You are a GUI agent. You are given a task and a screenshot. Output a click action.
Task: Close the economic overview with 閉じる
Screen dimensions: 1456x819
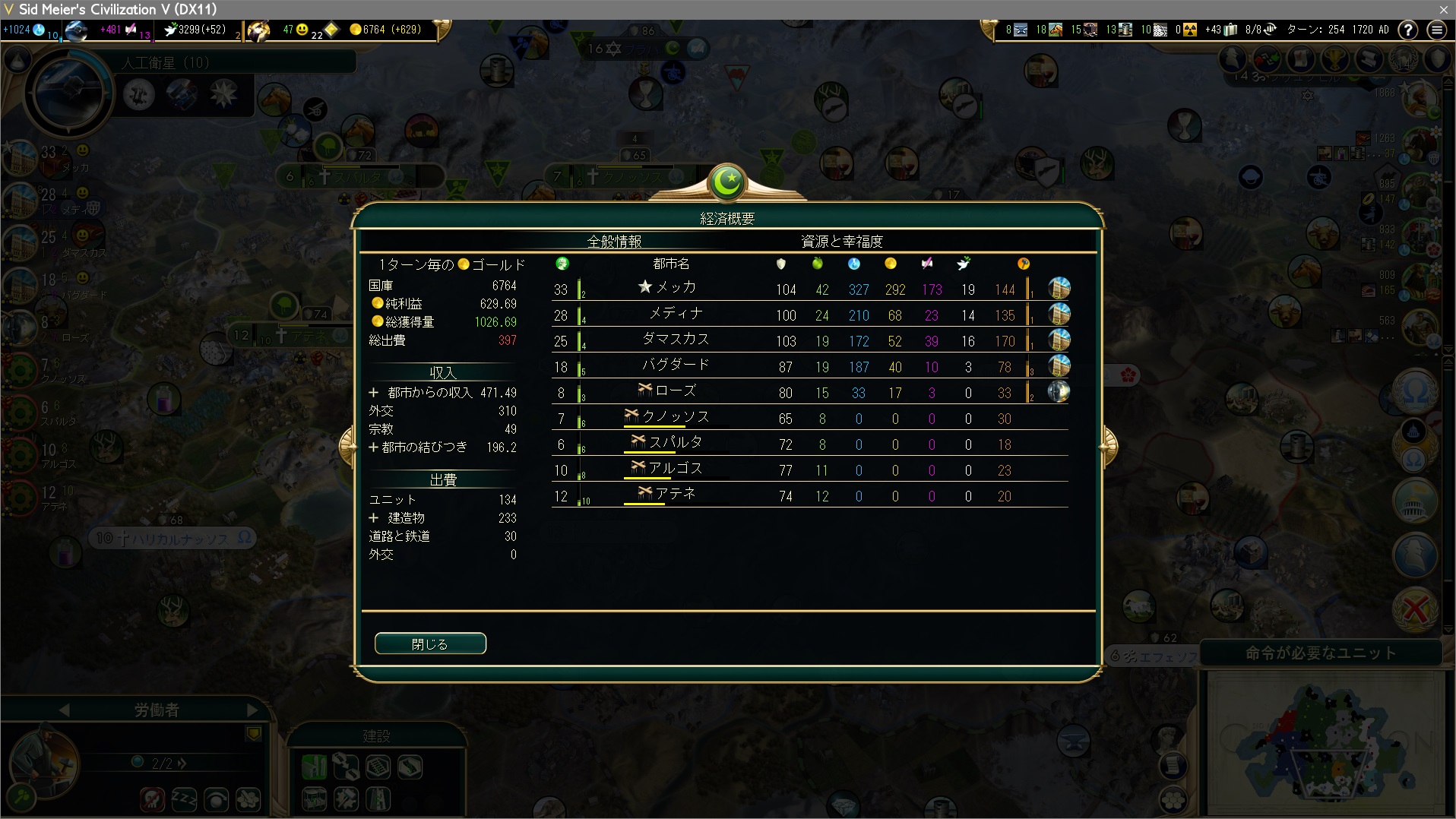[430, 643]
